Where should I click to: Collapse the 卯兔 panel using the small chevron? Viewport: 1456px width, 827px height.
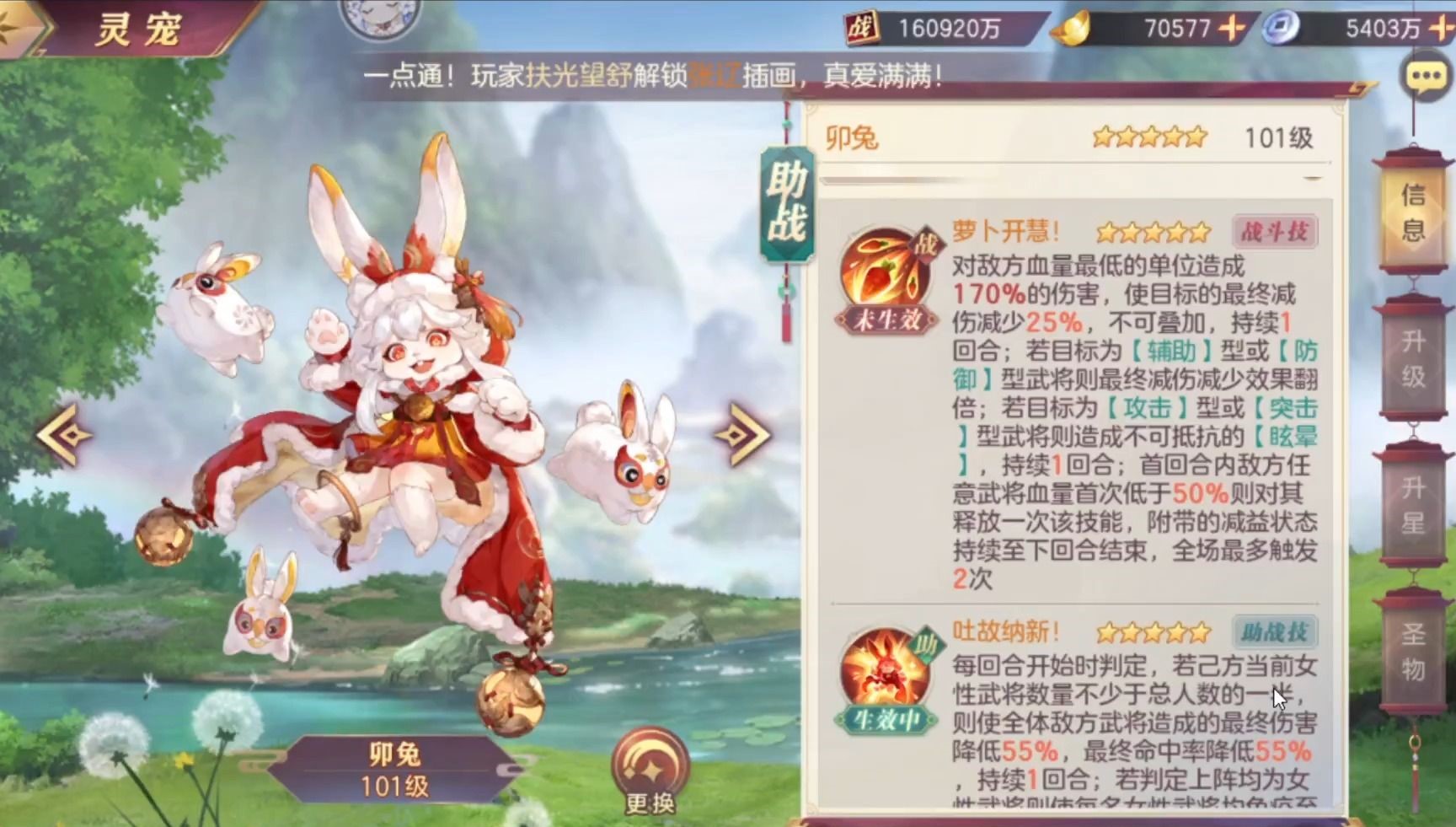pyautogui.click(x=1311, y=179)
